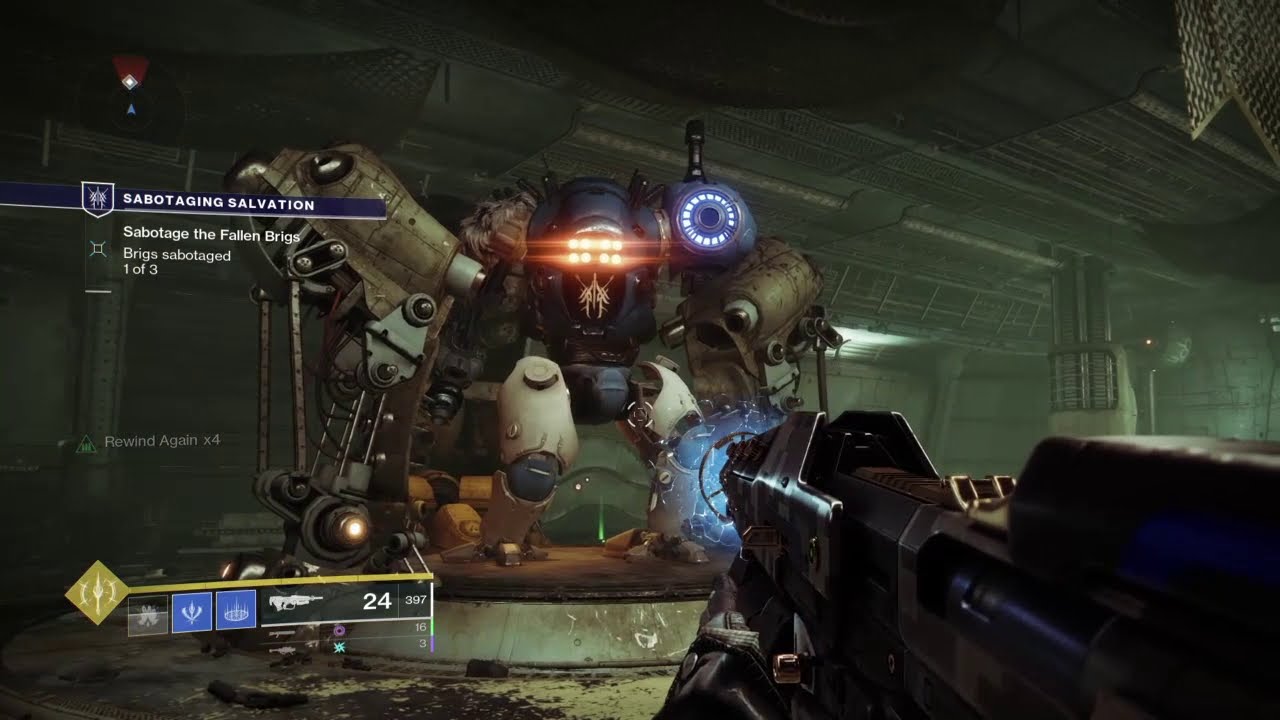The image size is (1280, 720).
Task: Activate the blue rift class ability icon
Action: pyautogui.click(x=236, y=611)
